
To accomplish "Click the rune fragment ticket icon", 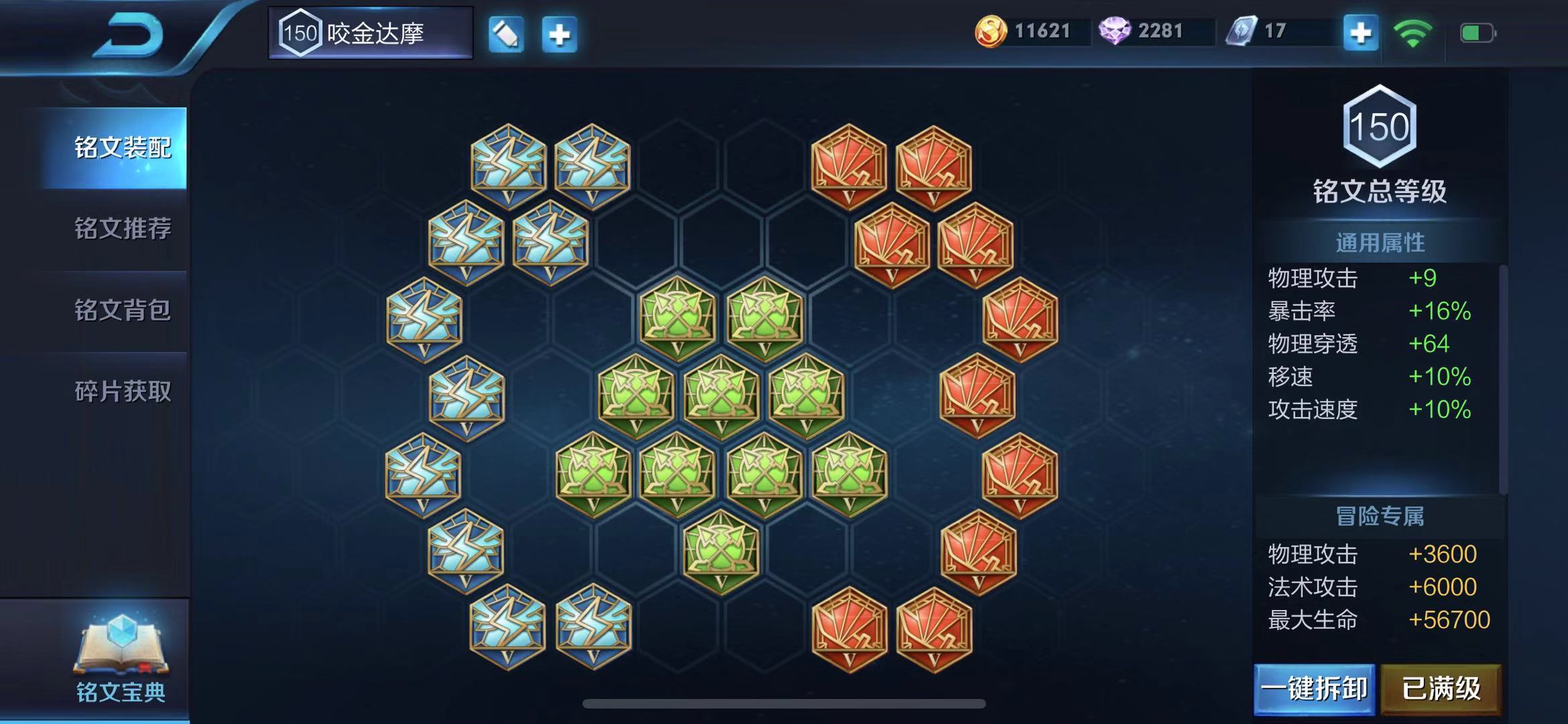I will [1241, 32].
